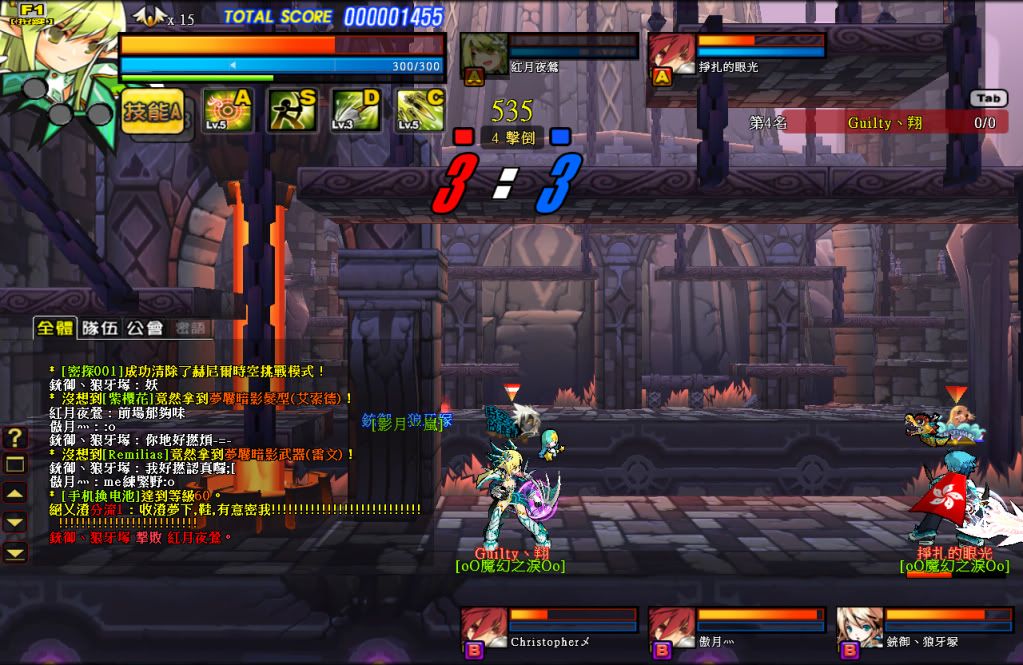The width and height of the screenshot is (1023, 665).
Task: Toggle the chat window size button
Action: click(15, 464)
